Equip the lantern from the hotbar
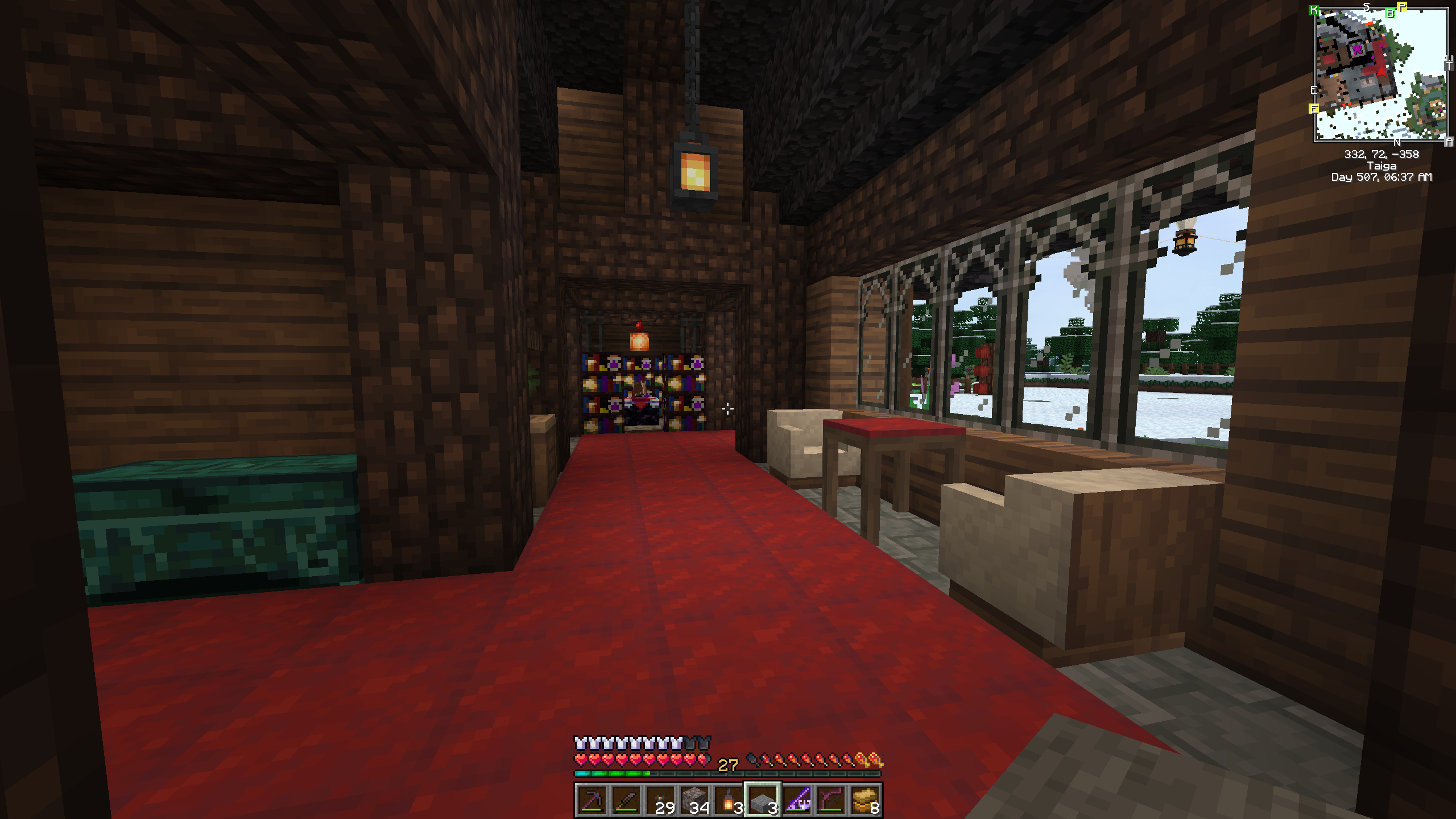 [x=729, y=801]
